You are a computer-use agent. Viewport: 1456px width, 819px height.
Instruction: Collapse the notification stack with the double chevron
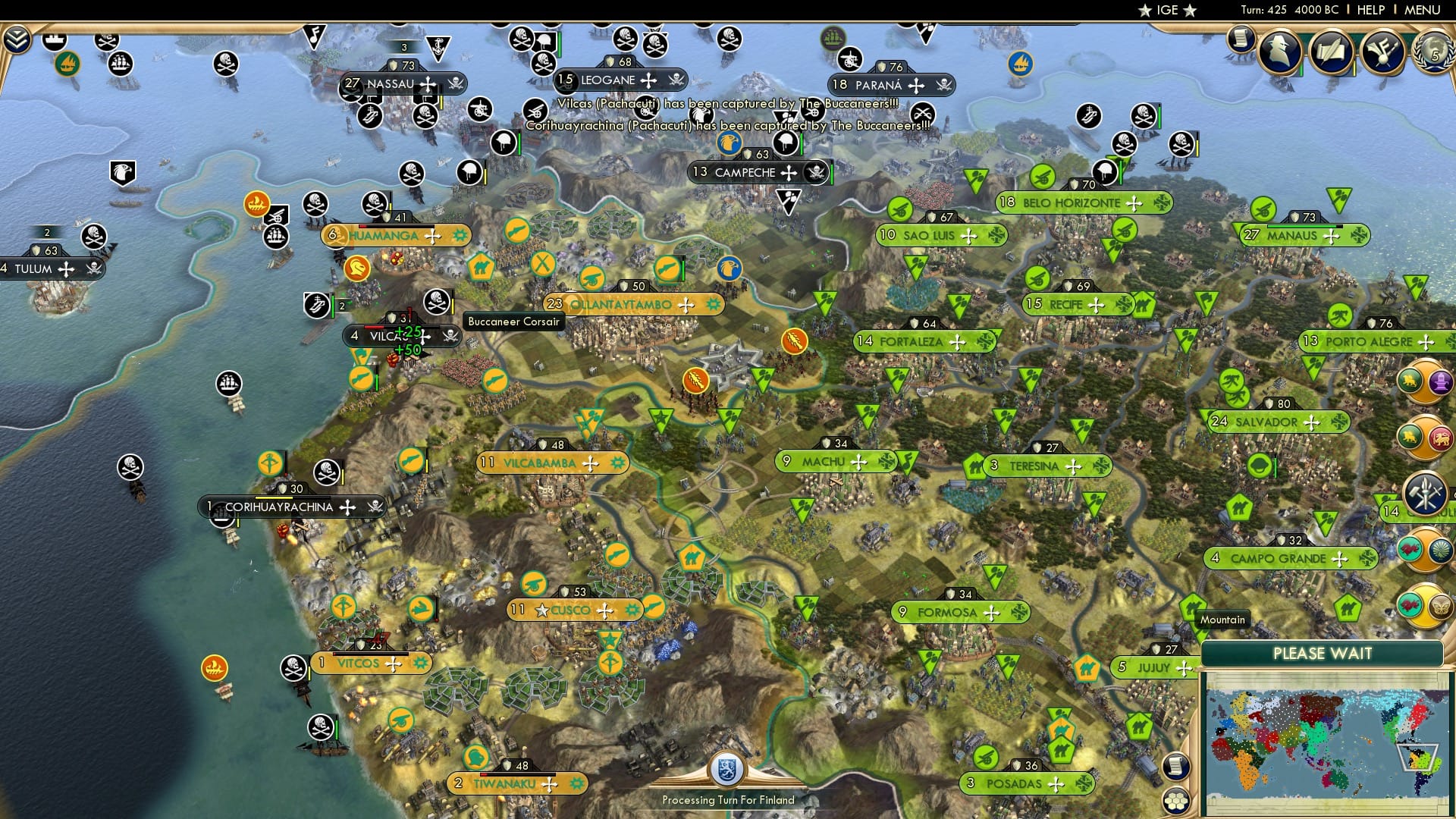(15, 39)
